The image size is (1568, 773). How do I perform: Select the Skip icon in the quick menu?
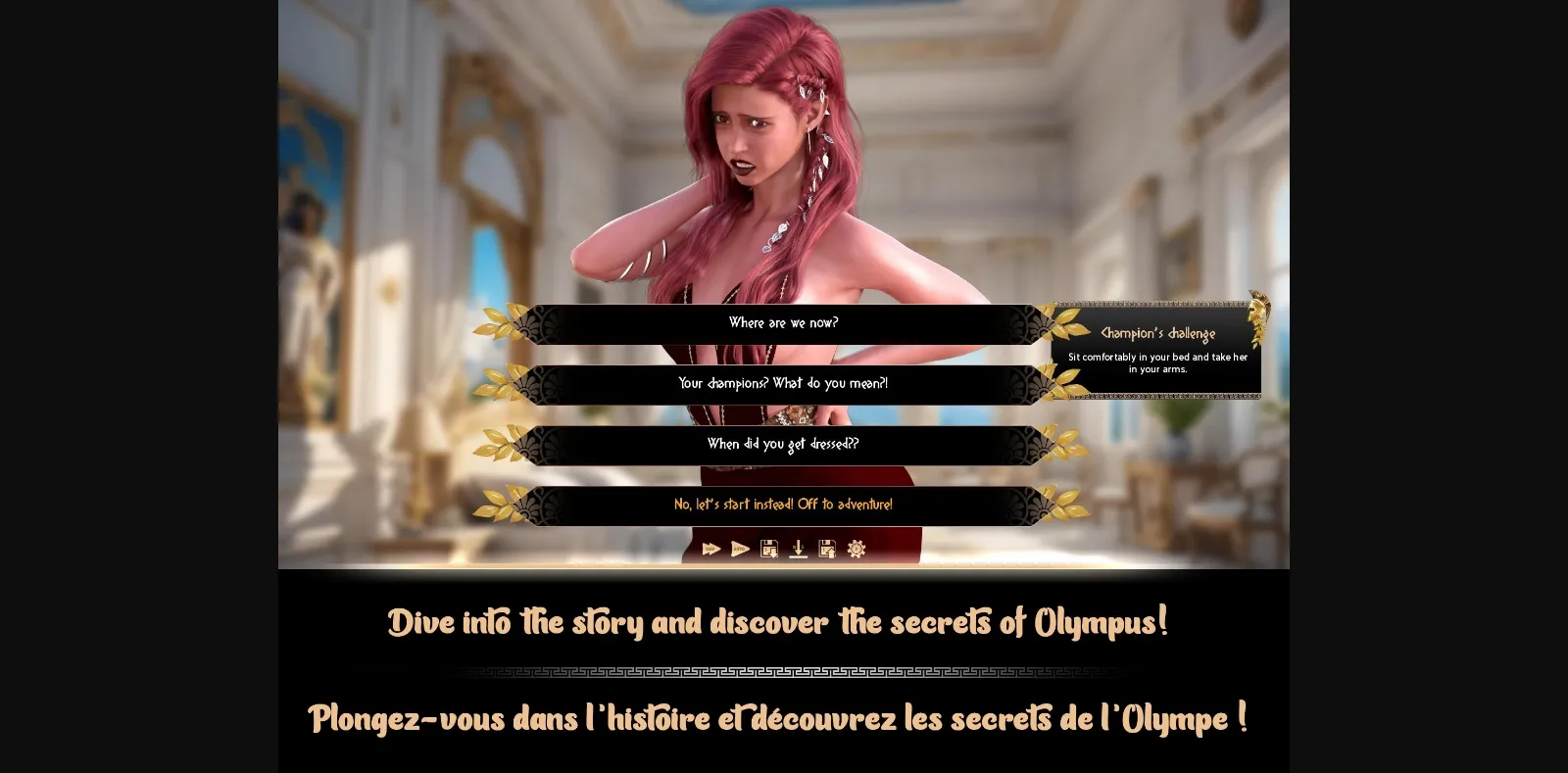coord(710,551)
